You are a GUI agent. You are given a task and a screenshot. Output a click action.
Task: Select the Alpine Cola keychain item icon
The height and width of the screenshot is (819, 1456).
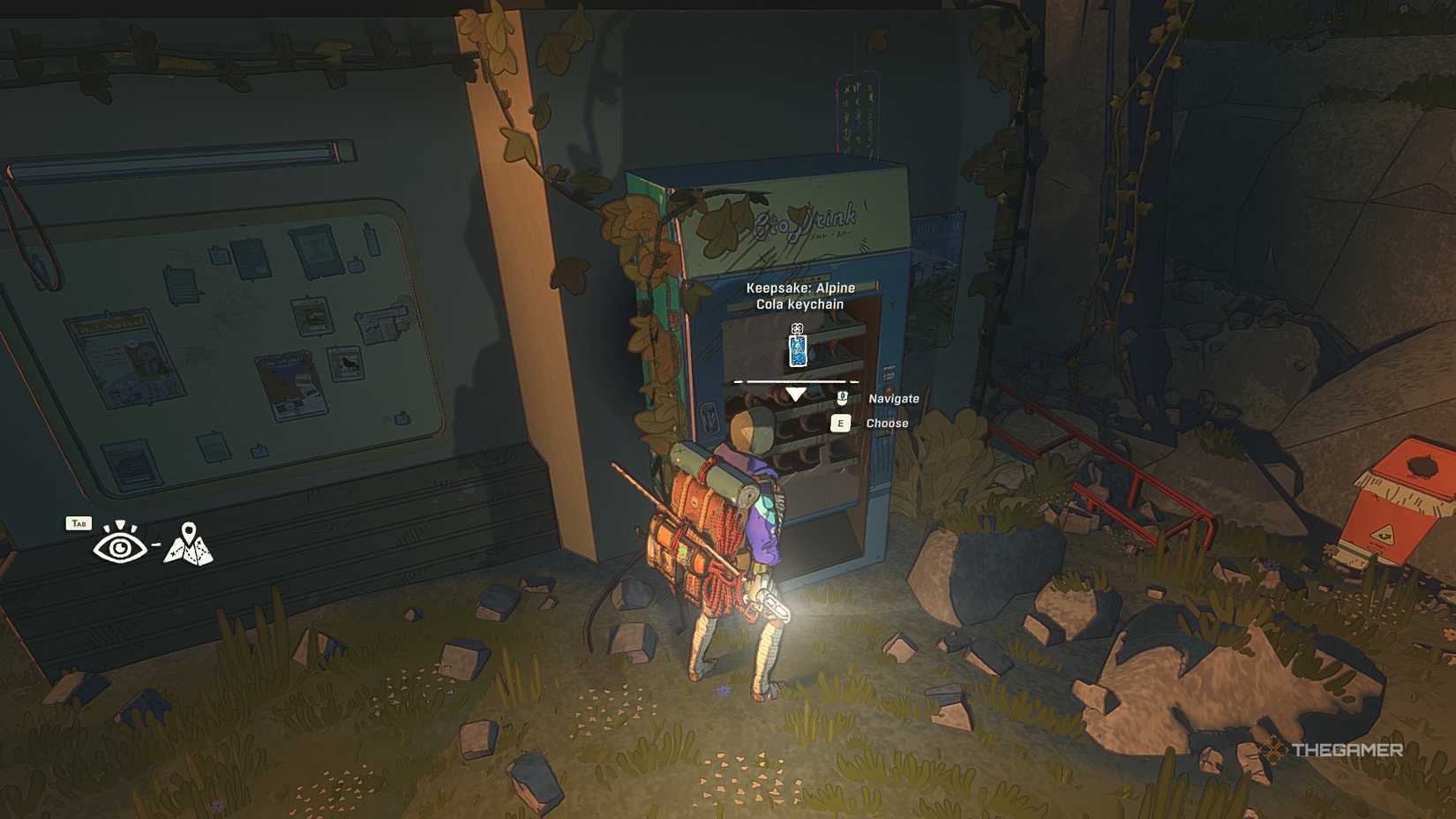(798, 351)
